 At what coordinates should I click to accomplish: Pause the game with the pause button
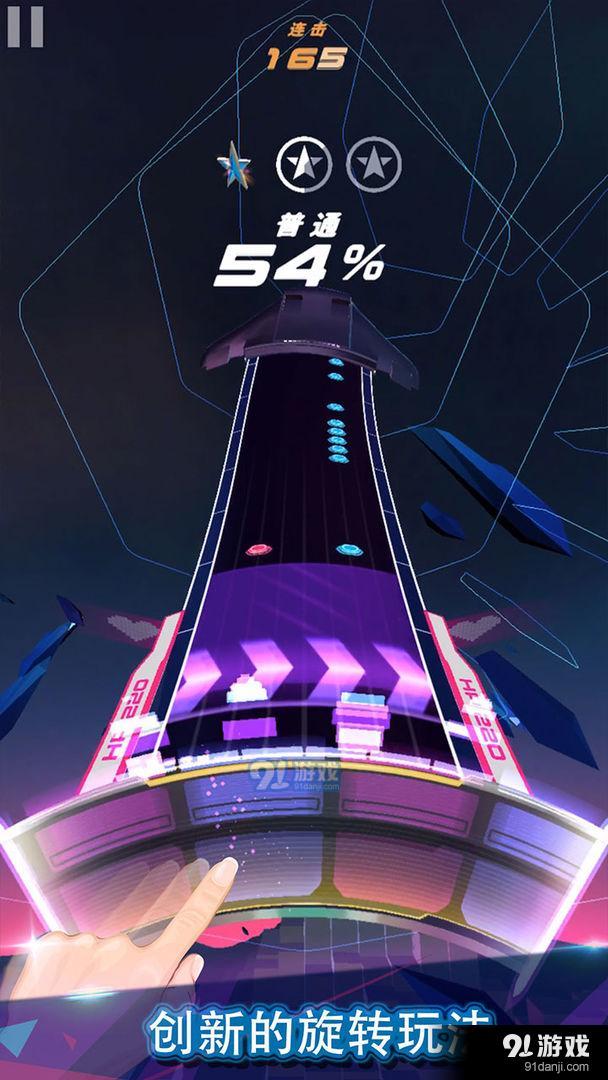(x=24, y=27)
